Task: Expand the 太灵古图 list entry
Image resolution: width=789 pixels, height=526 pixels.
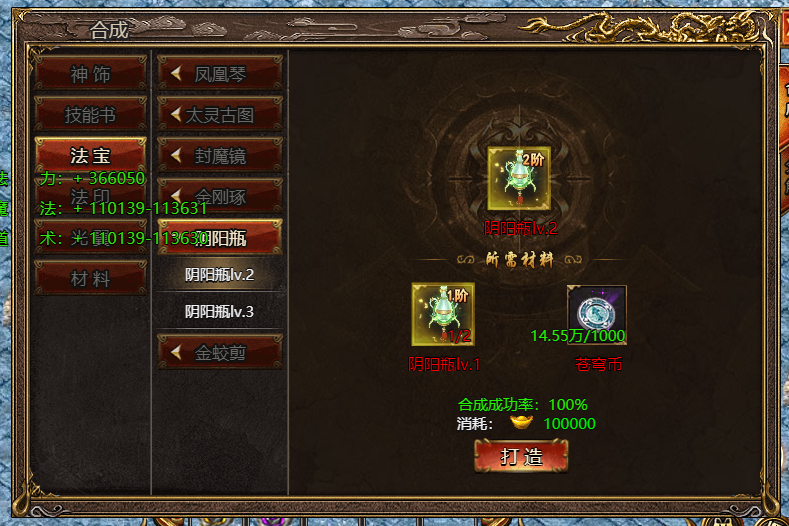Action: click(220, 115)
